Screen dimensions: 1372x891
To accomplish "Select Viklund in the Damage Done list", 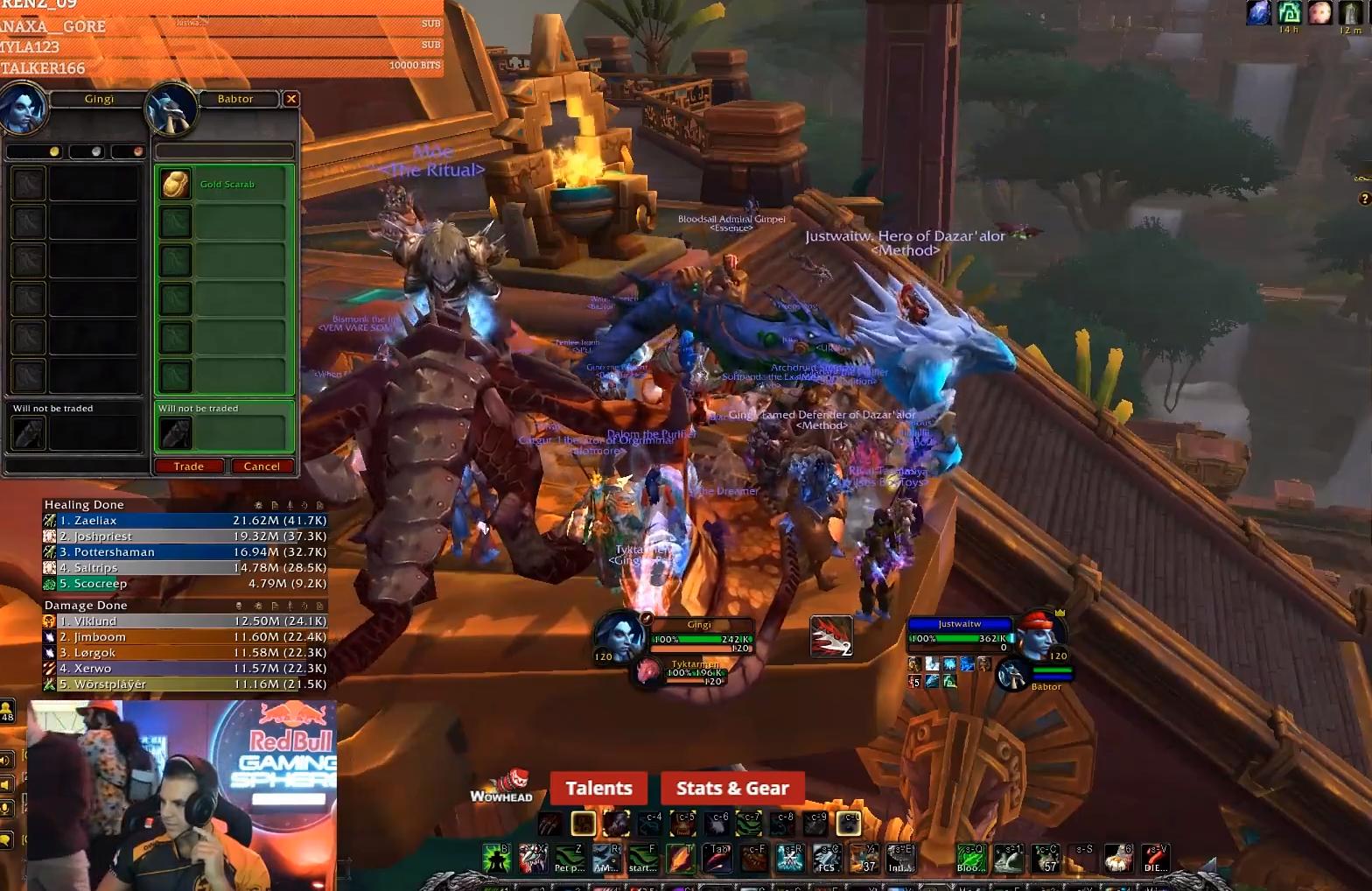I will (x=184, y=621).
